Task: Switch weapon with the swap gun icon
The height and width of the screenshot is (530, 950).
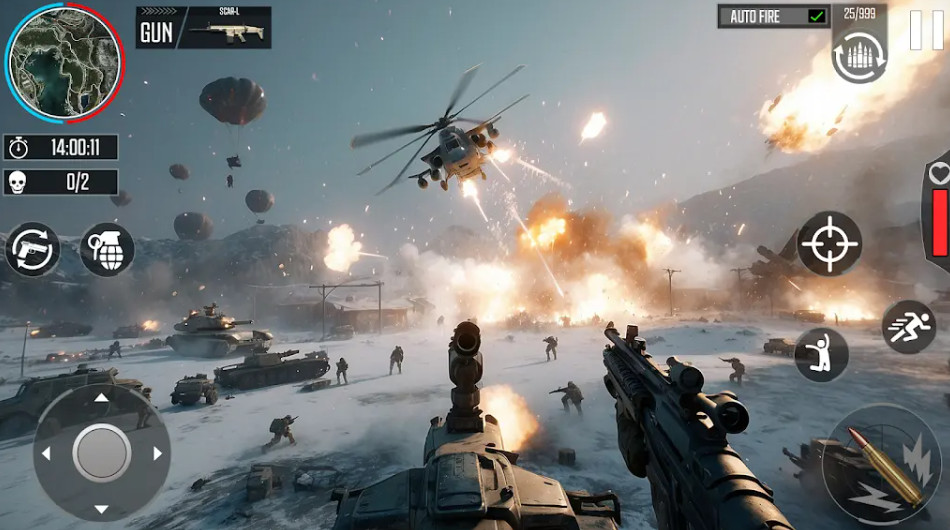Action: (x=32, y=249)
